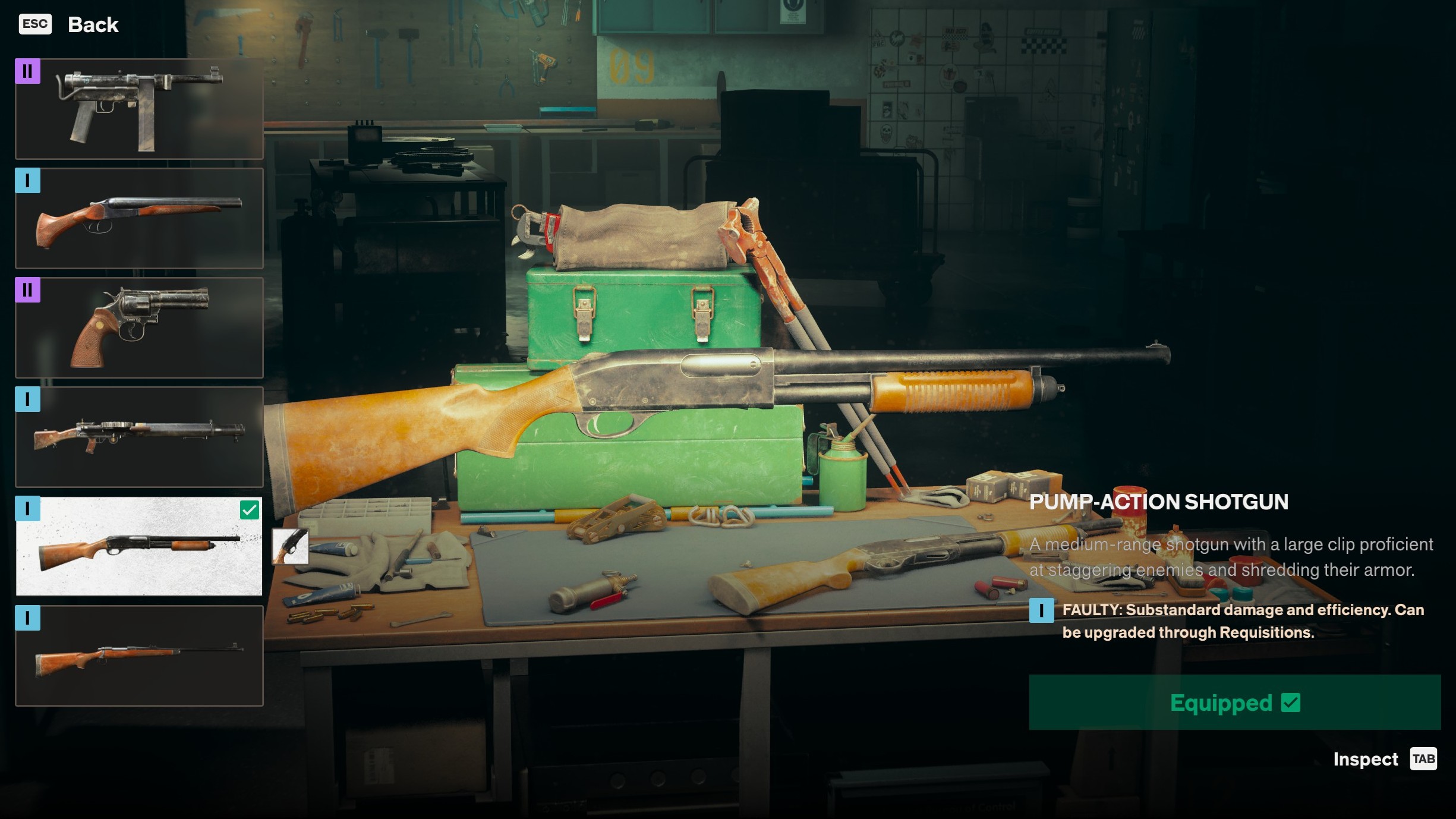Image resolution: width=1456 pixels, height=819 pixels.
Task: Click Back to exit the weapon menu
Action: (x=93, y=24)
